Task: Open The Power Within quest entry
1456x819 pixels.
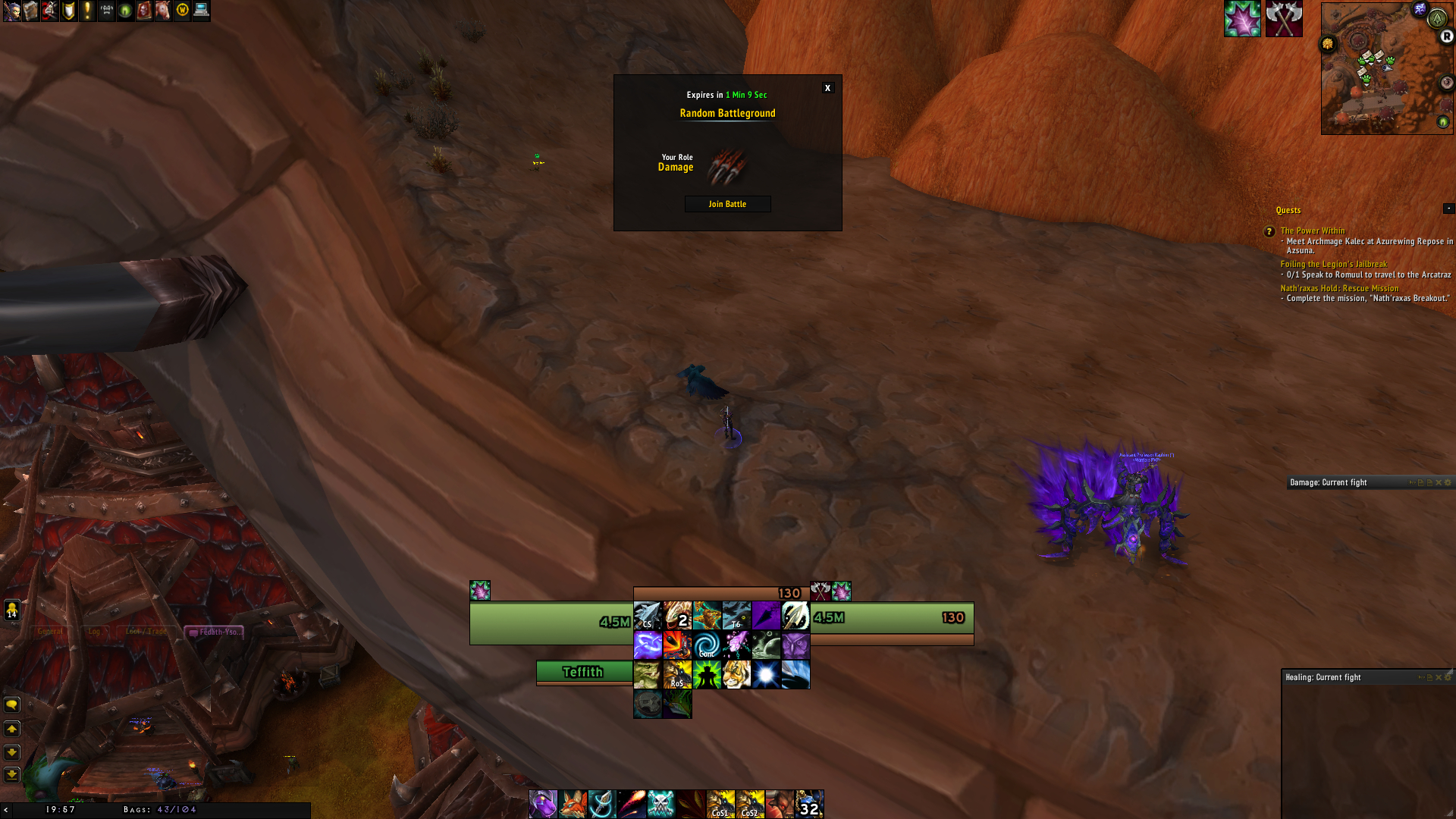Action: (1312, 231)
